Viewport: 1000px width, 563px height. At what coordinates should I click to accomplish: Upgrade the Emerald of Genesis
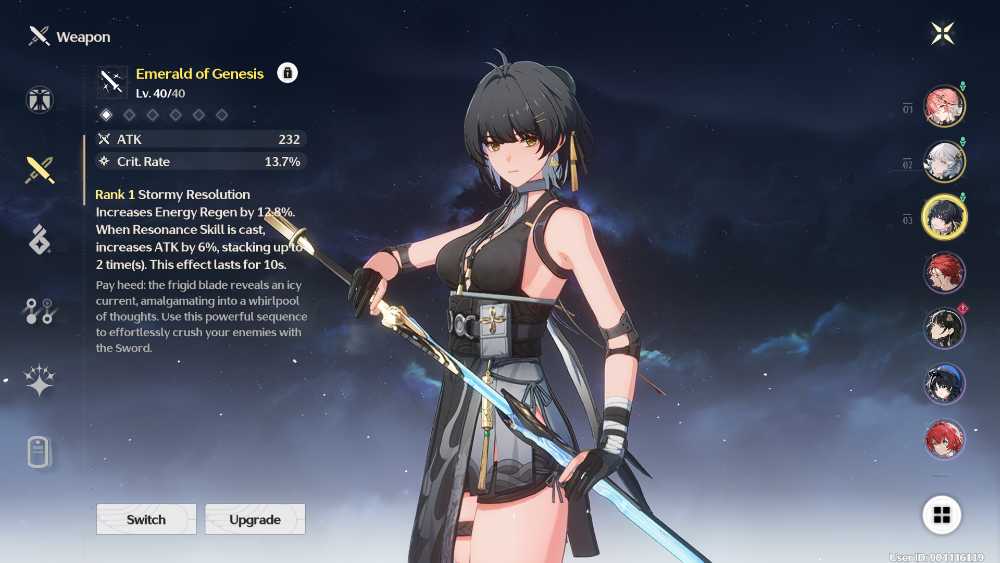[x=255, y=519]
